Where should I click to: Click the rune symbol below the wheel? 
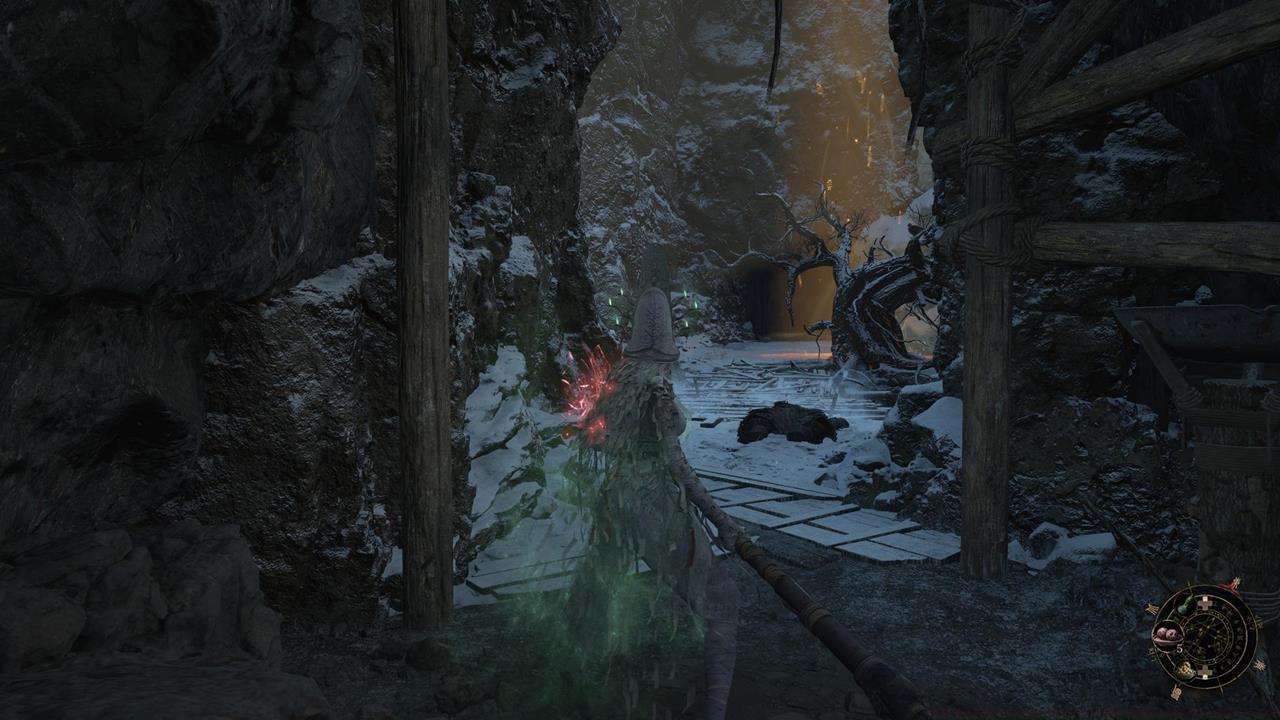(x=1177, y=690)
